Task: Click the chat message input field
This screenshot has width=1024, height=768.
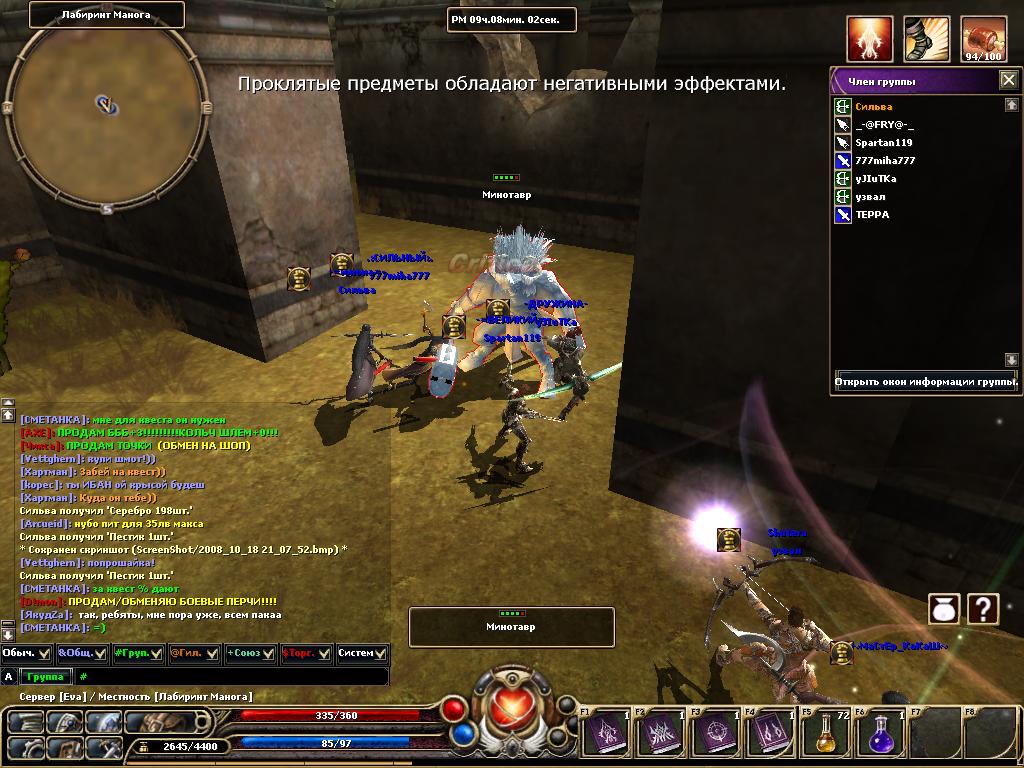Action: (235, 677)
